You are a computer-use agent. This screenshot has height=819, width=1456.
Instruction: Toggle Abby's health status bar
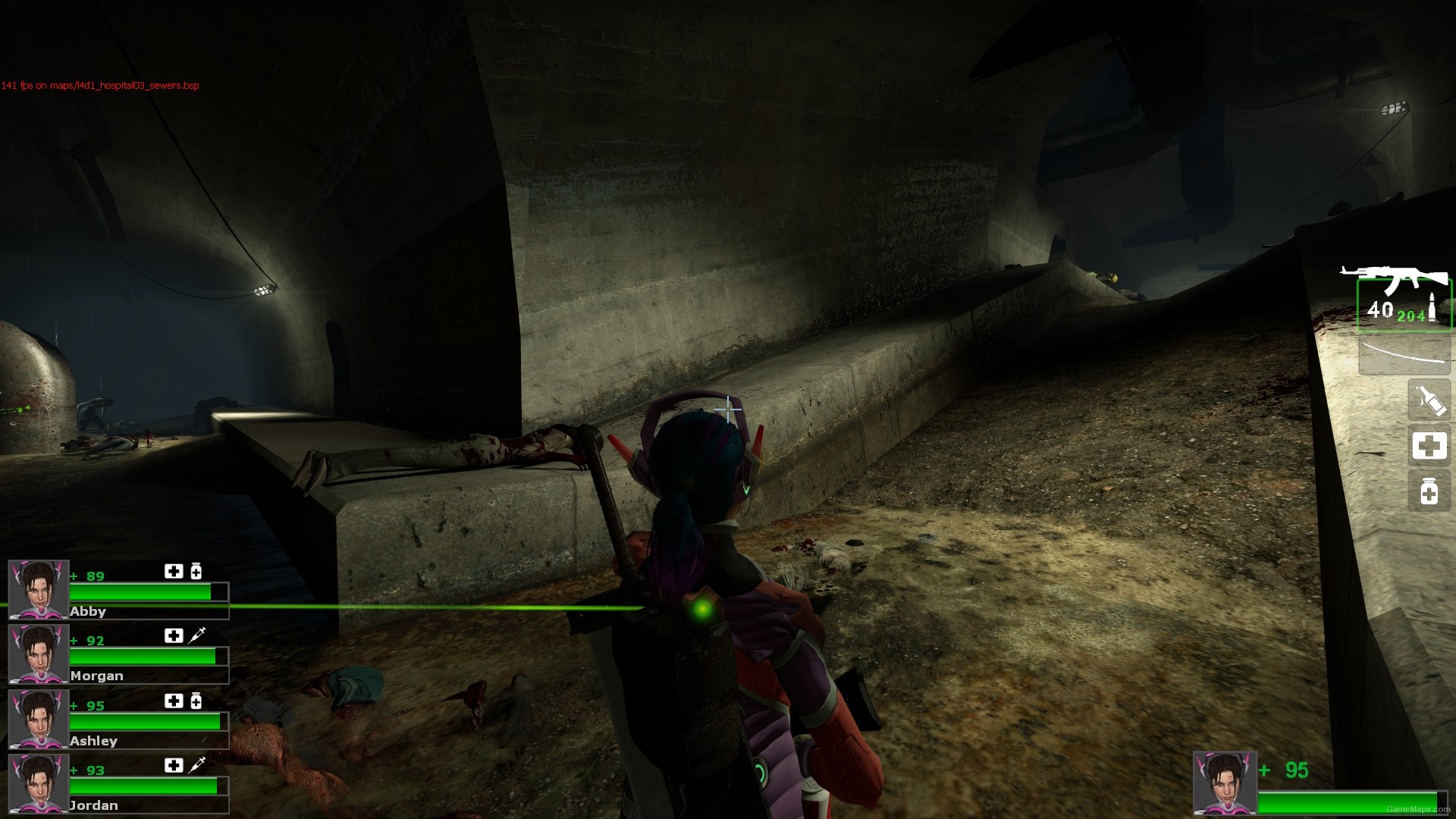(148, 591)
